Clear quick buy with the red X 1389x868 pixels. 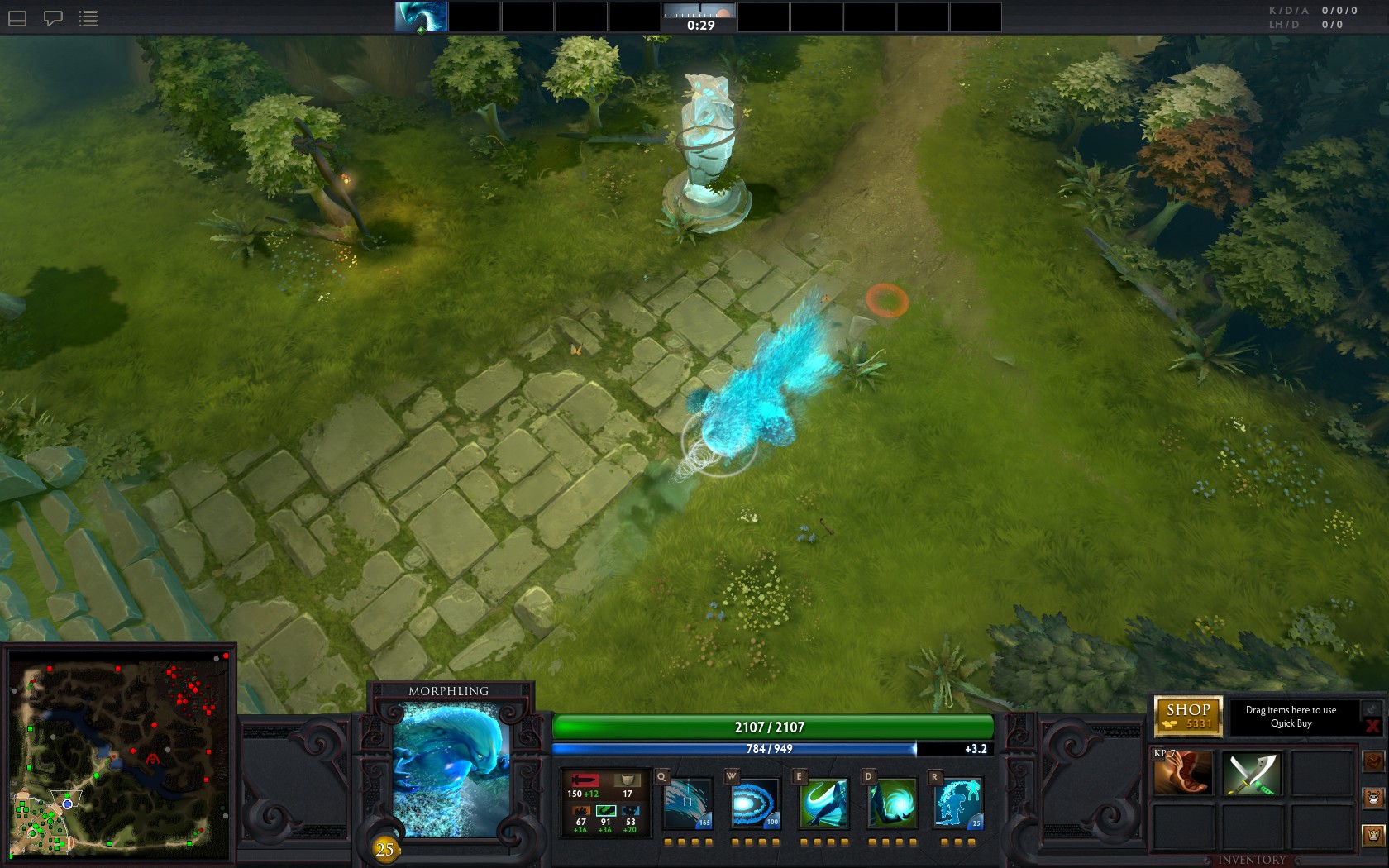tap(1372, 726)
